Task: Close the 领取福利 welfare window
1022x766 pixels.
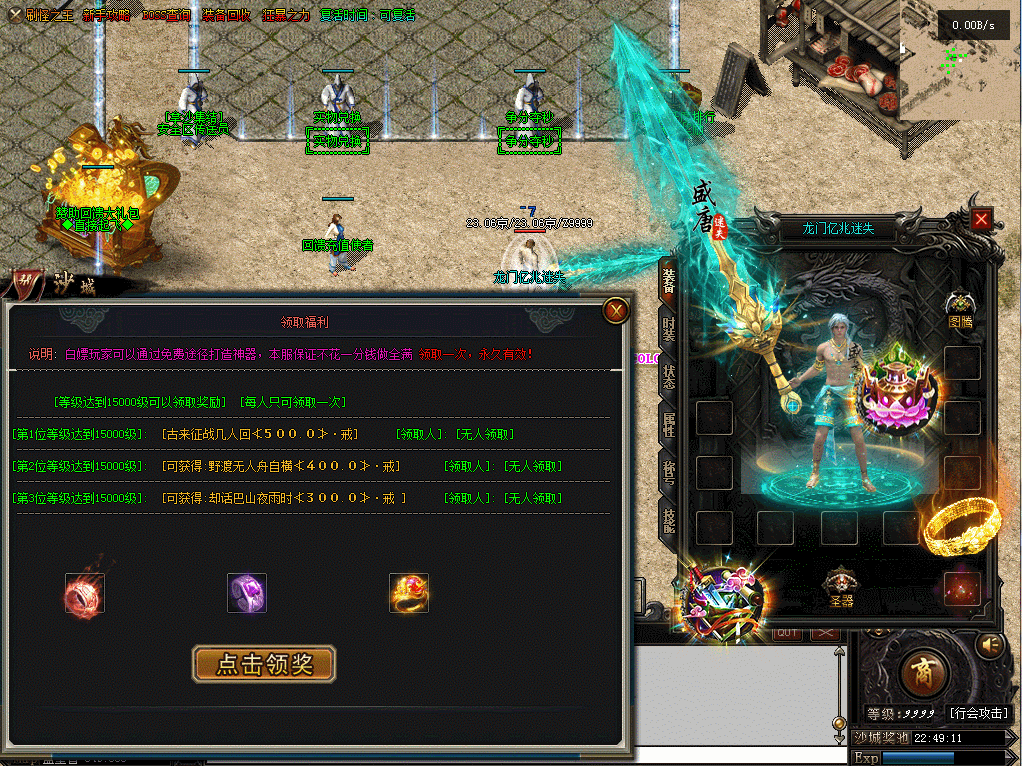Action: coord(617,312)
